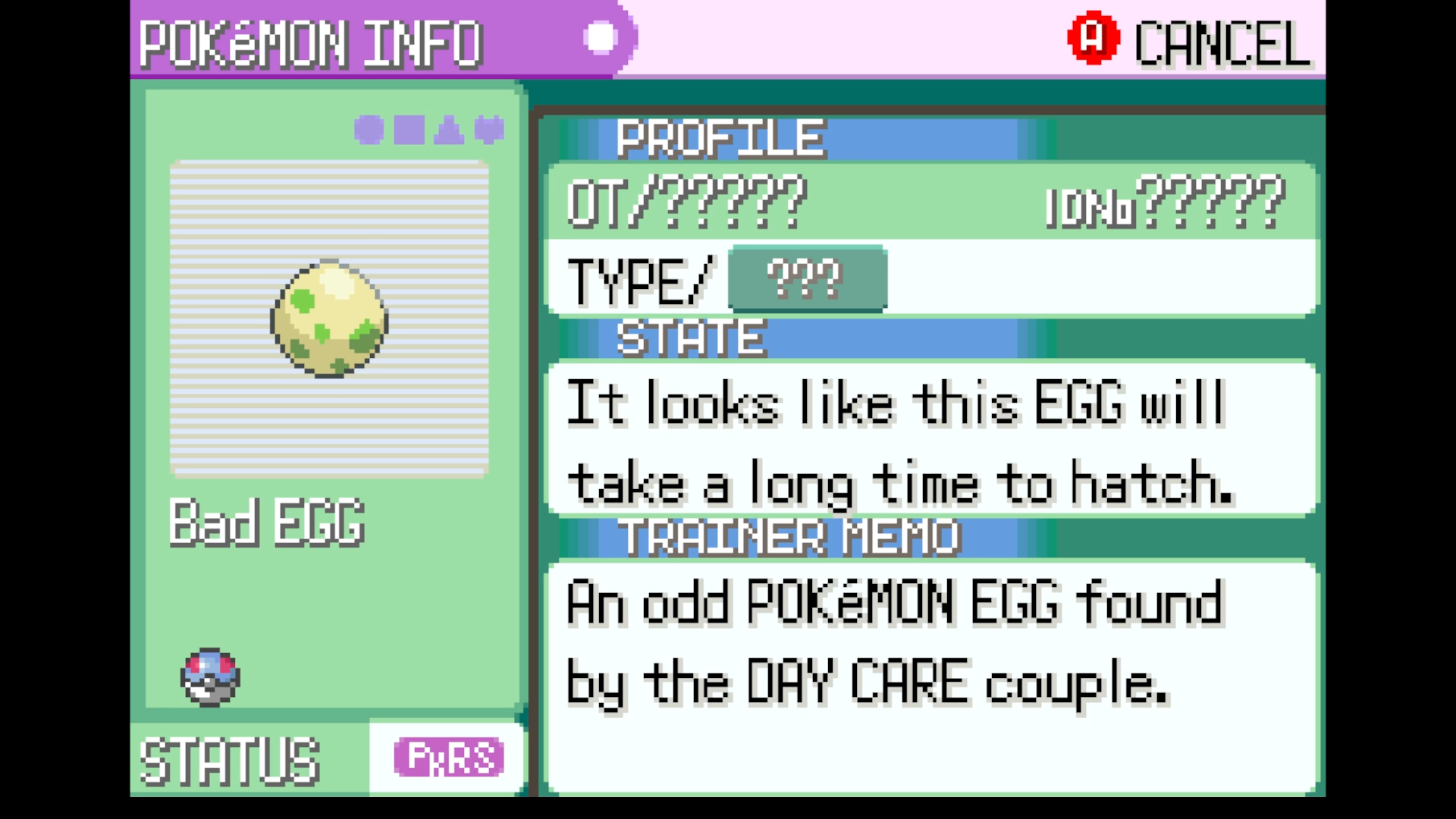Click the white page indicator dot
1456x819 pixels.
pos(600,37)
